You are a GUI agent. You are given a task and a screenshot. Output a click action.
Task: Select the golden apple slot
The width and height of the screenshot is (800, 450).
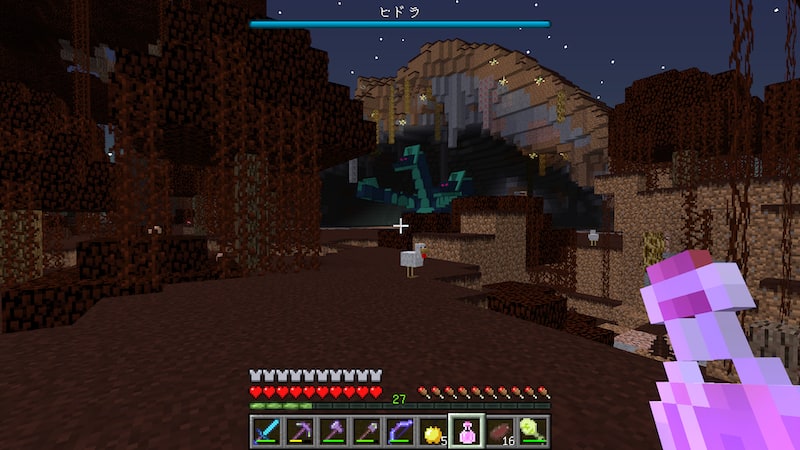(x=433, y=432)
